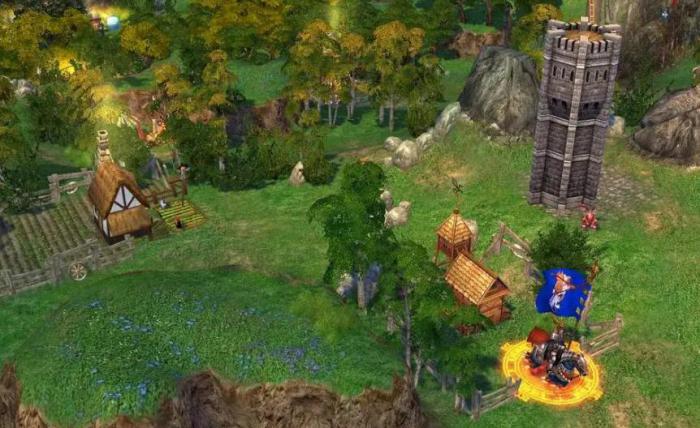The height and width of the screenshot is (428, 700).
Task: Select the hero standing on the glowing orange ring
Action: [554, 360]
